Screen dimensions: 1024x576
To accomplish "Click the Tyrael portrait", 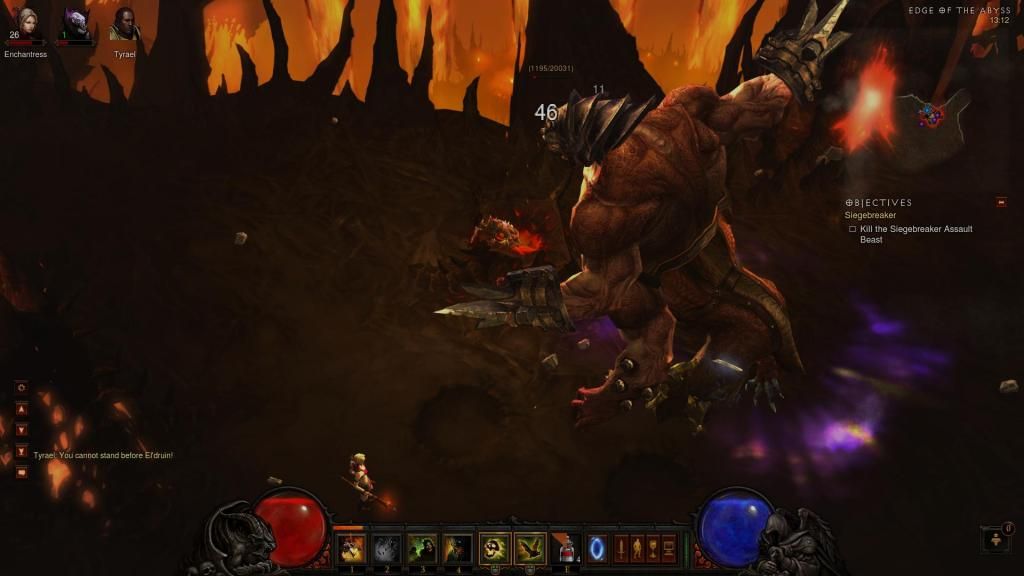I will pos(124,24).
